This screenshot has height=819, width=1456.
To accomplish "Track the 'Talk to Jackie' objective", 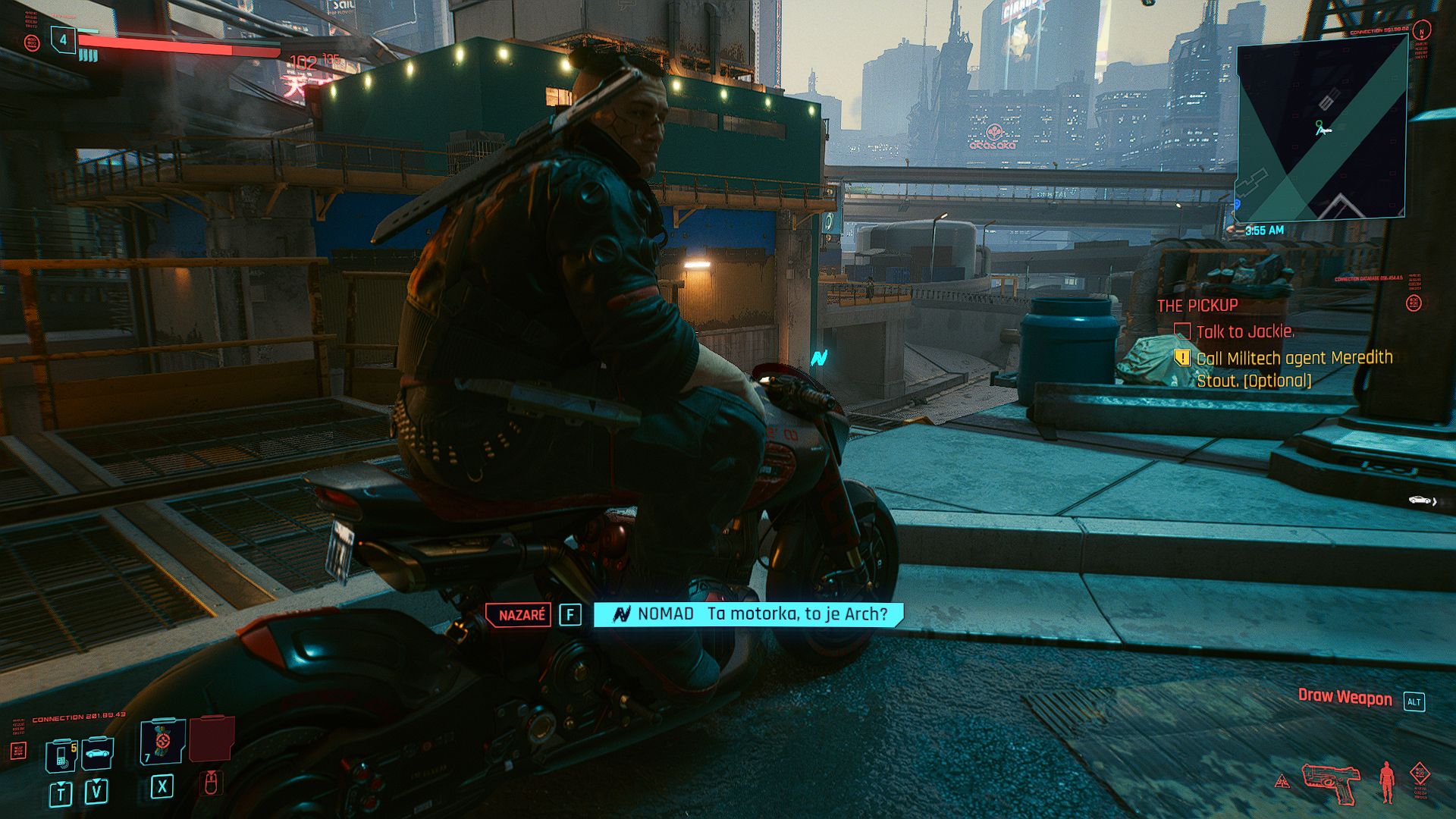I will click(1244, 331).
